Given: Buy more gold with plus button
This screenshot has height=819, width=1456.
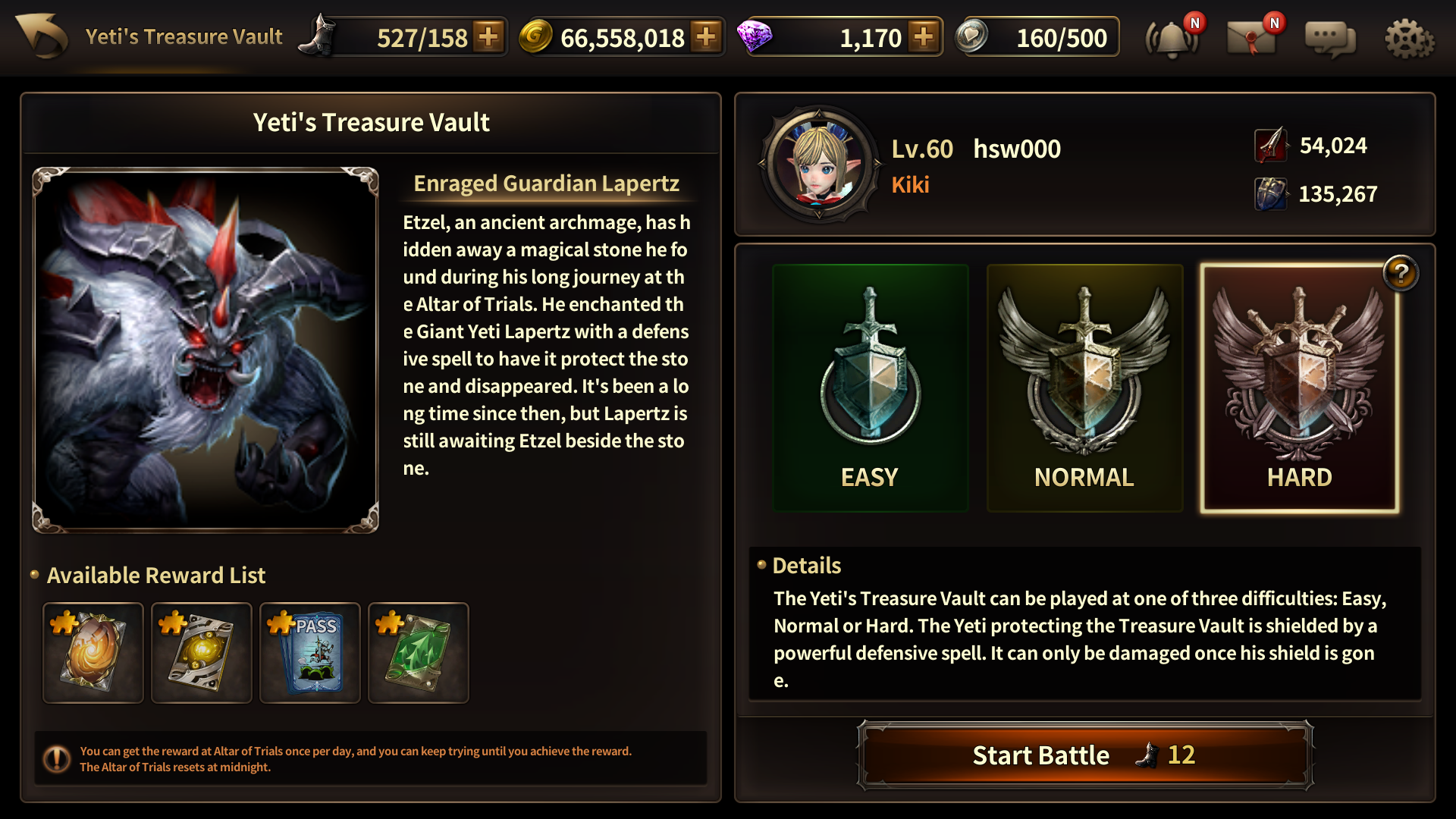Looking at the screenshot, I should (706, 36).
